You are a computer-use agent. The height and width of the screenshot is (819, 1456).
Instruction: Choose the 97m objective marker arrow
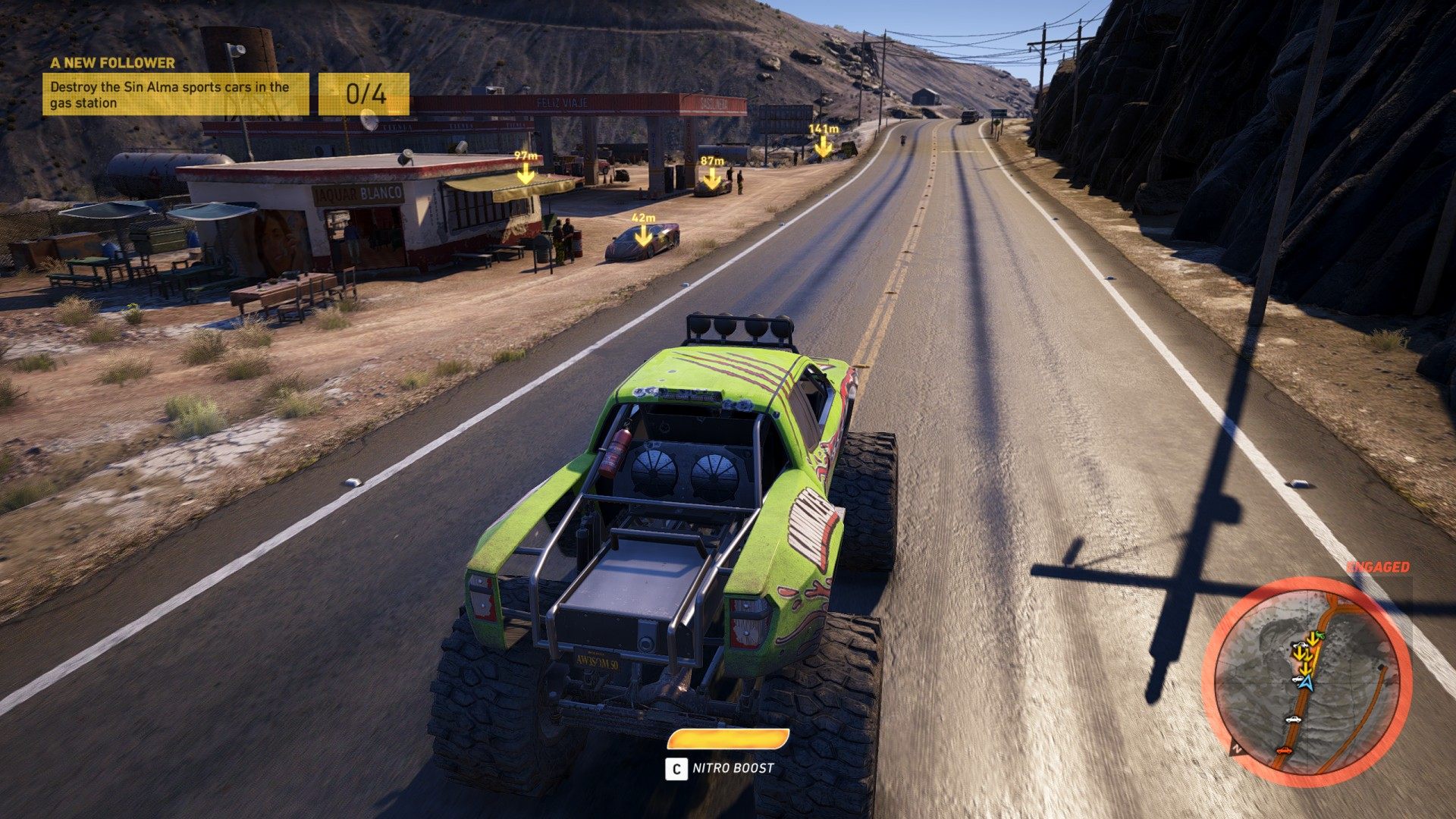[526, 174]
